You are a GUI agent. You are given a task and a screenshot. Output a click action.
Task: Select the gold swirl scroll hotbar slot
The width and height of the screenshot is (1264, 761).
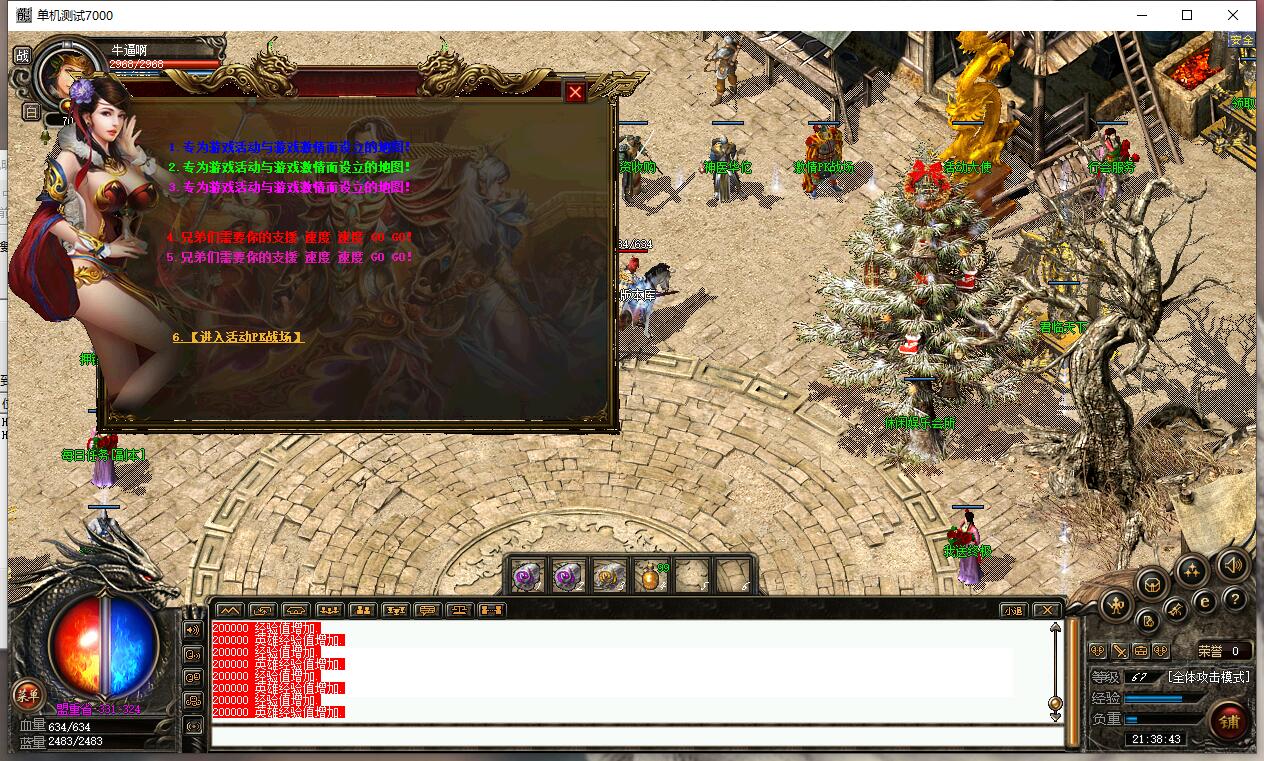pyautogui.click(x=609, y=576)
